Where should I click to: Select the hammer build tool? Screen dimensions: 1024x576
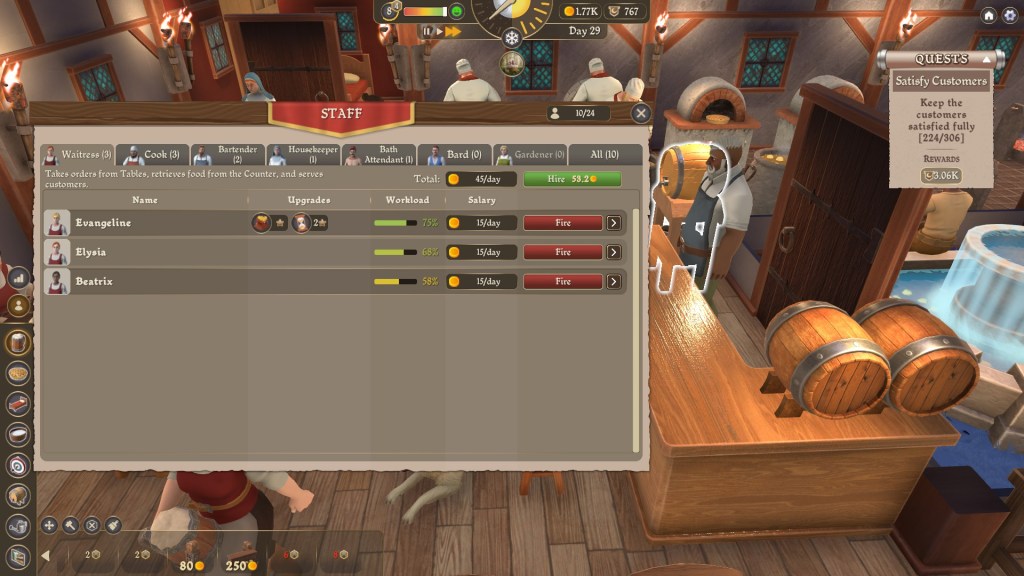(70, 525)
